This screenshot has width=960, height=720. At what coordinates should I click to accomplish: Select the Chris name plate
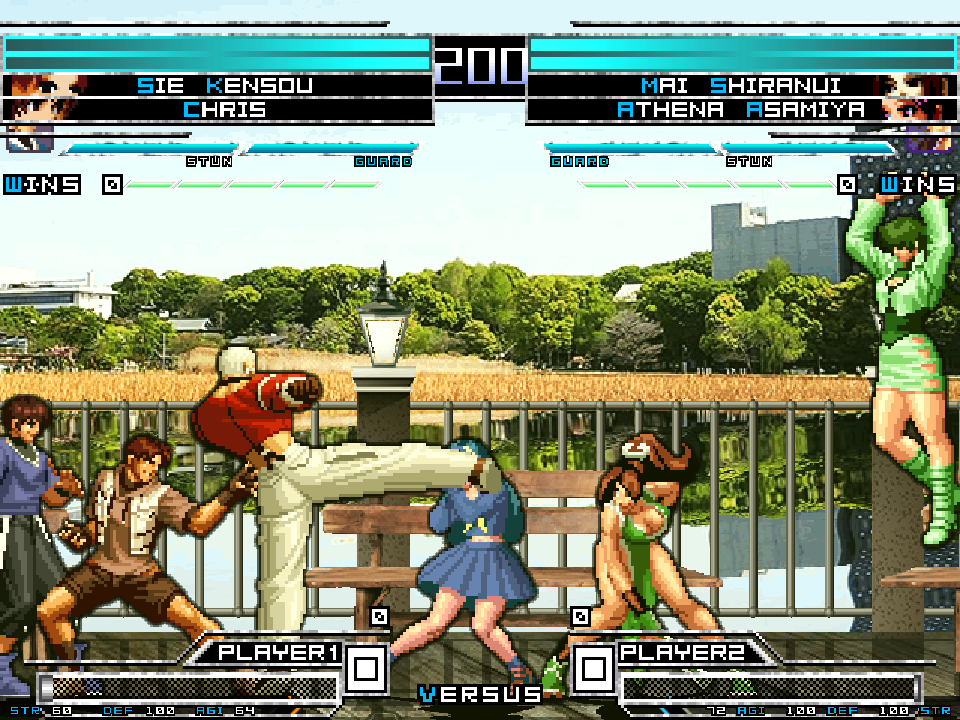click(x=225, y=109)
